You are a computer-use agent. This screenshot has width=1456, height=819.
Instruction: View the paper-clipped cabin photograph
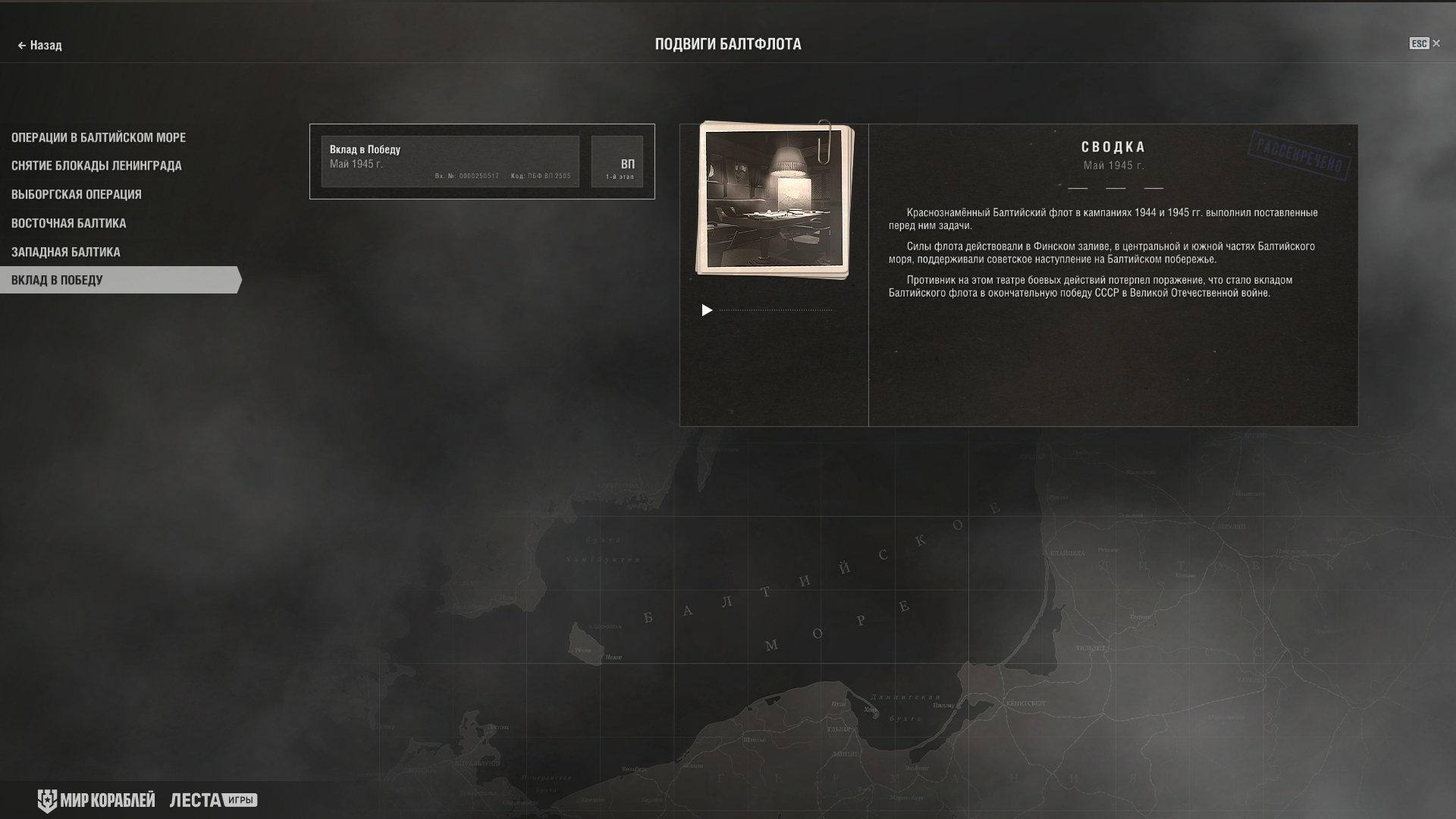click(774, 199)
